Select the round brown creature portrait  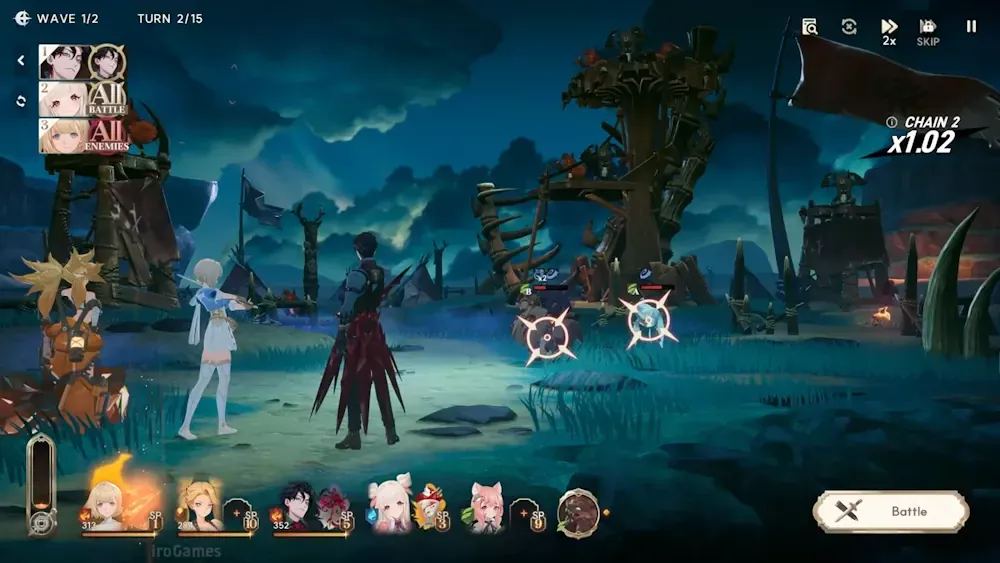click(578, 512)
